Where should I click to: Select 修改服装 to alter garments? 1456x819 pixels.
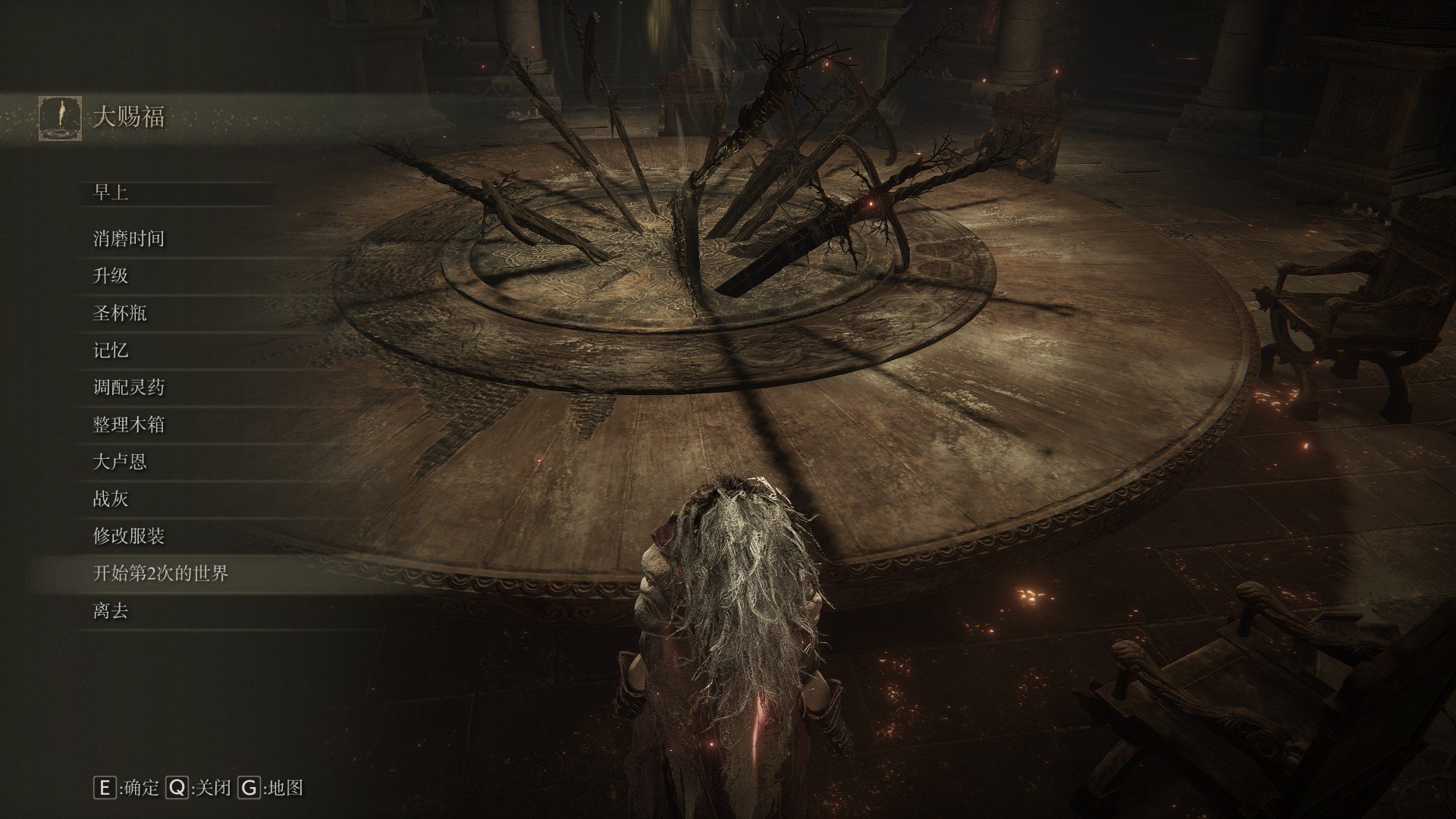[x=128, y=536]
